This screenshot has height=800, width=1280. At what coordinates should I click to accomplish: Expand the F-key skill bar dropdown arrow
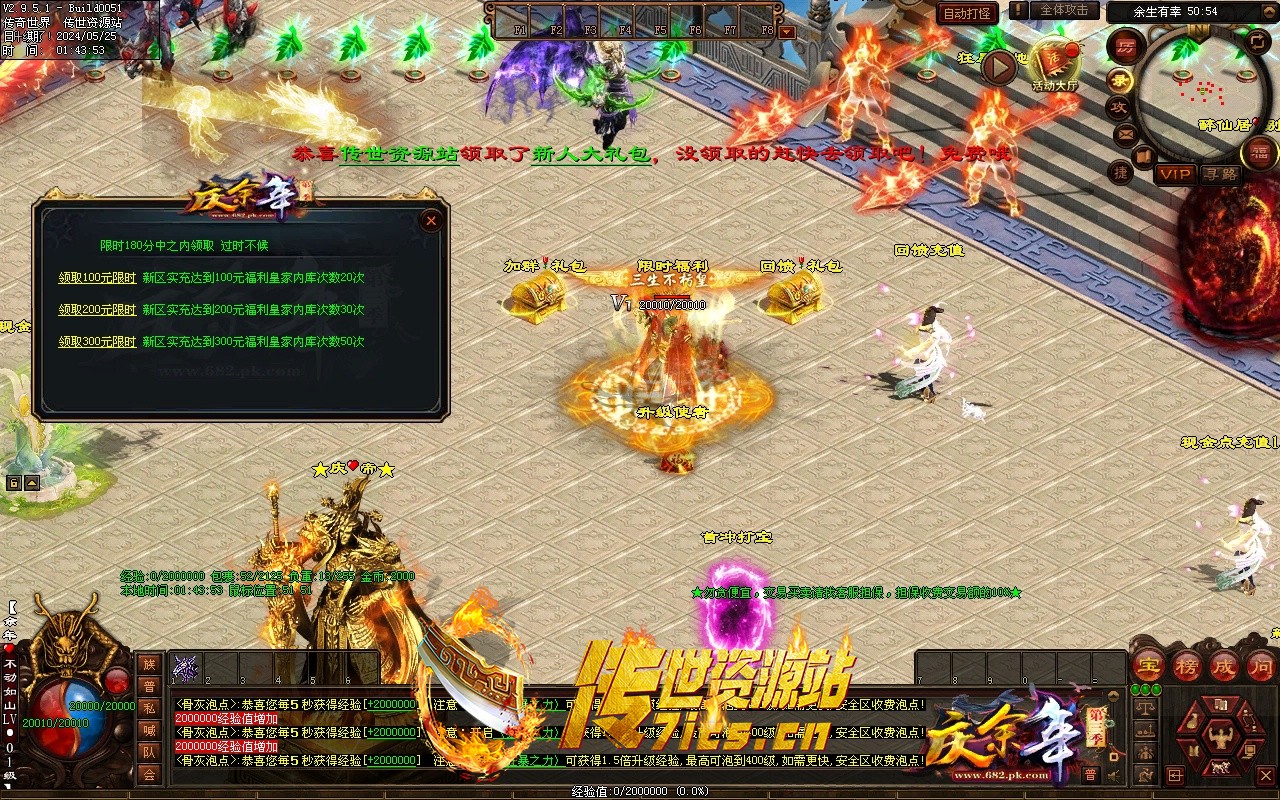pyautogui.click(x=787, y=31)
